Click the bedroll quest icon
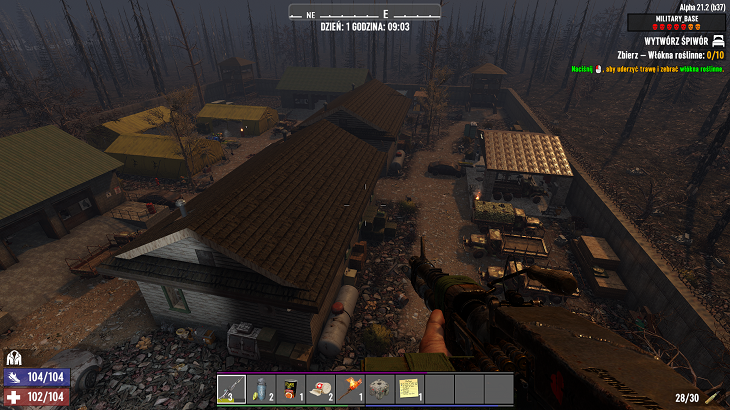This screenshot has width=730, height=410. click(x=717, y=40)
